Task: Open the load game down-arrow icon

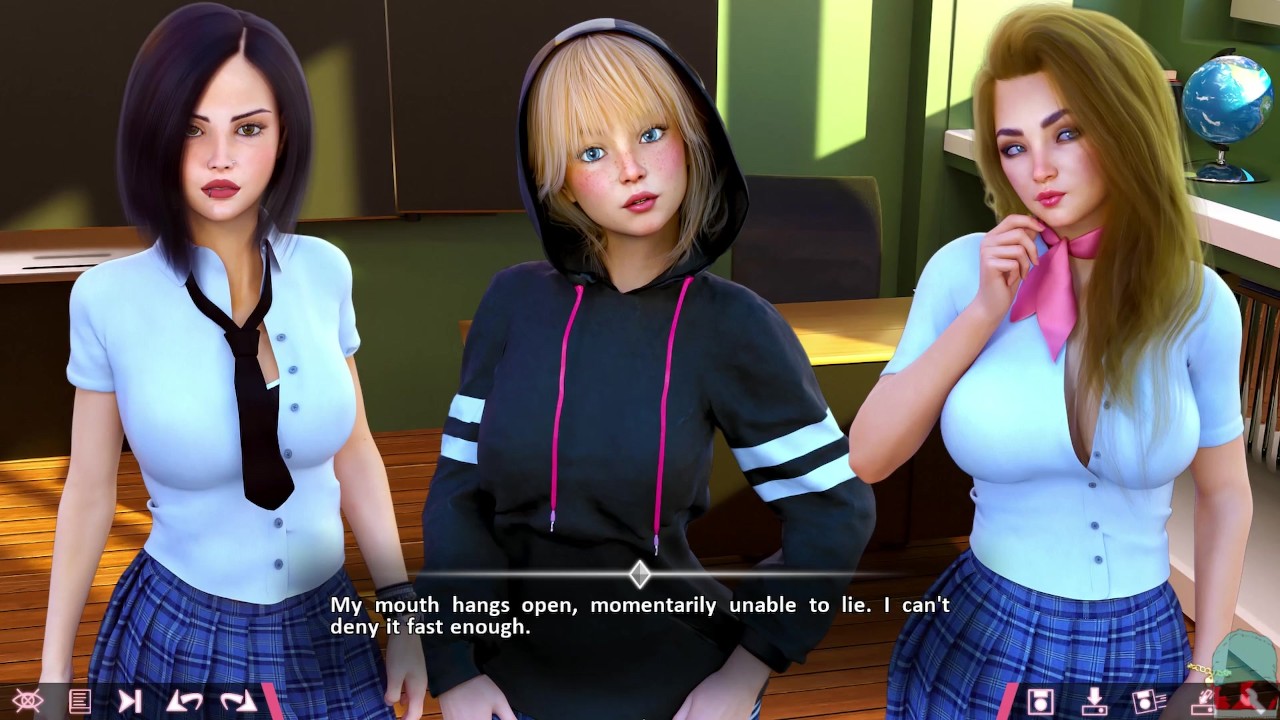Action: (x=1093, y=701)
